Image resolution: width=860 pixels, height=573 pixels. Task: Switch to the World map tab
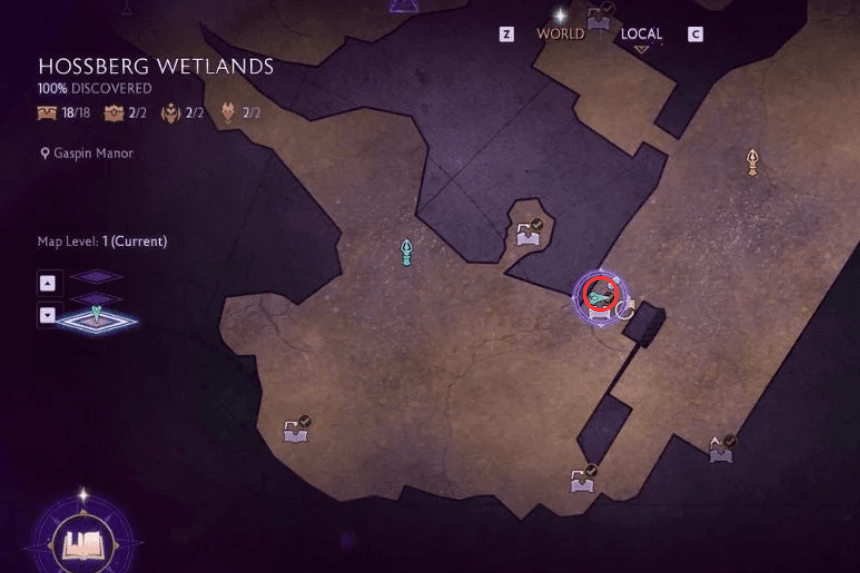coord(560,34)
